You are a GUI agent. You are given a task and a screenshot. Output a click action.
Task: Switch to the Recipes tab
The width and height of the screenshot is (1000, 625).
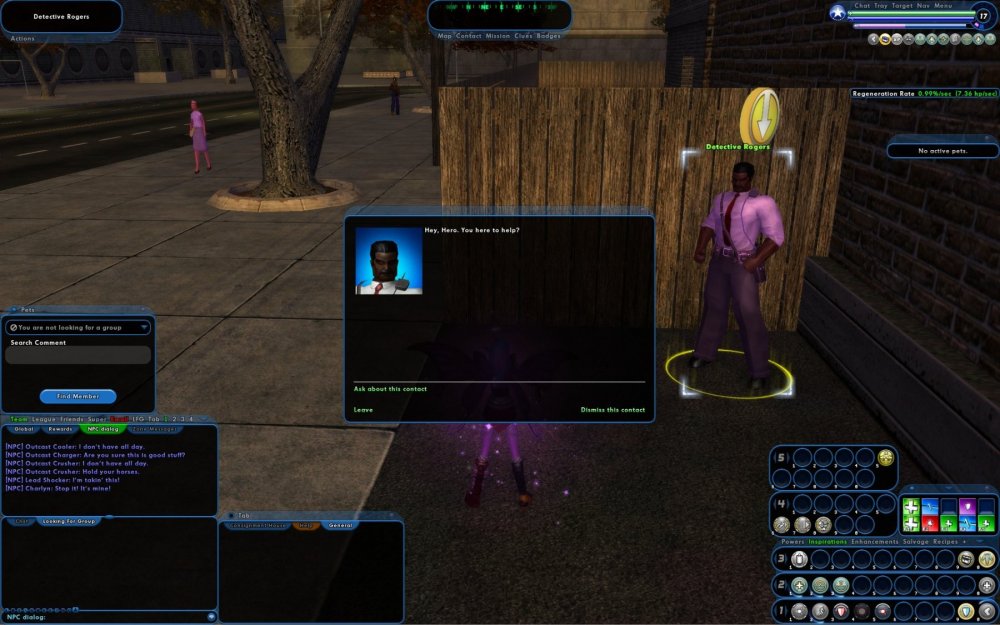(945, 542)
